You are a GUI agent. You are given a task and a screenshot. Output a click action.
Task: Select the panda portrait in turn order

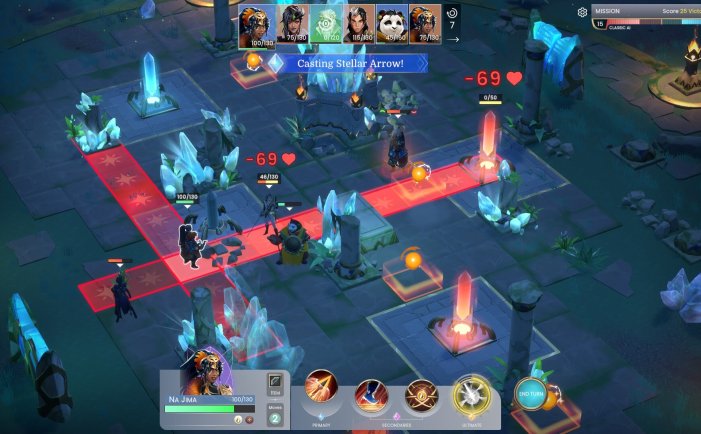coord(391,24)
